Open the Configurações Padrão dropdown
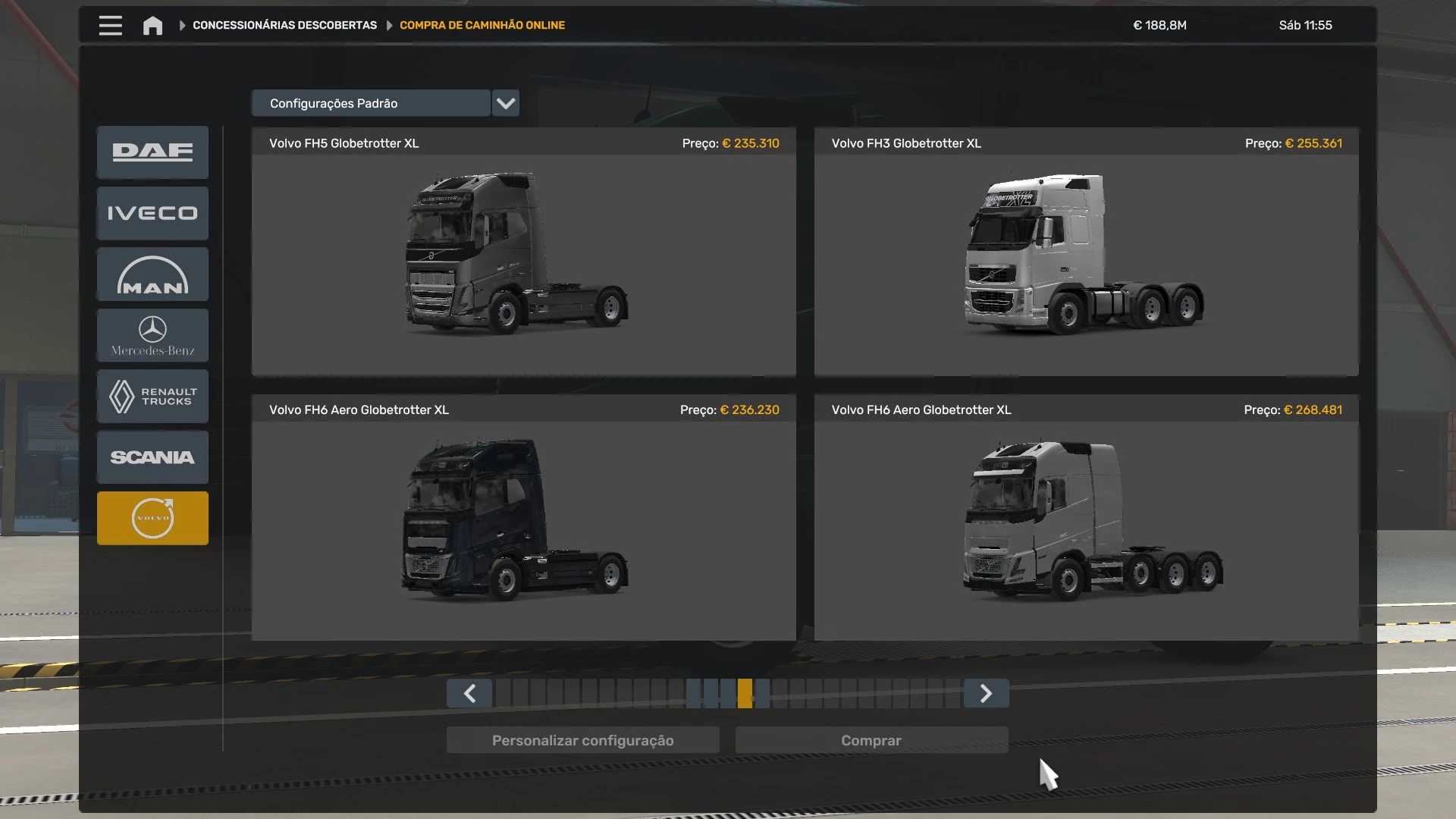This screenshot has height=819, width=1456. pos(505,103)
